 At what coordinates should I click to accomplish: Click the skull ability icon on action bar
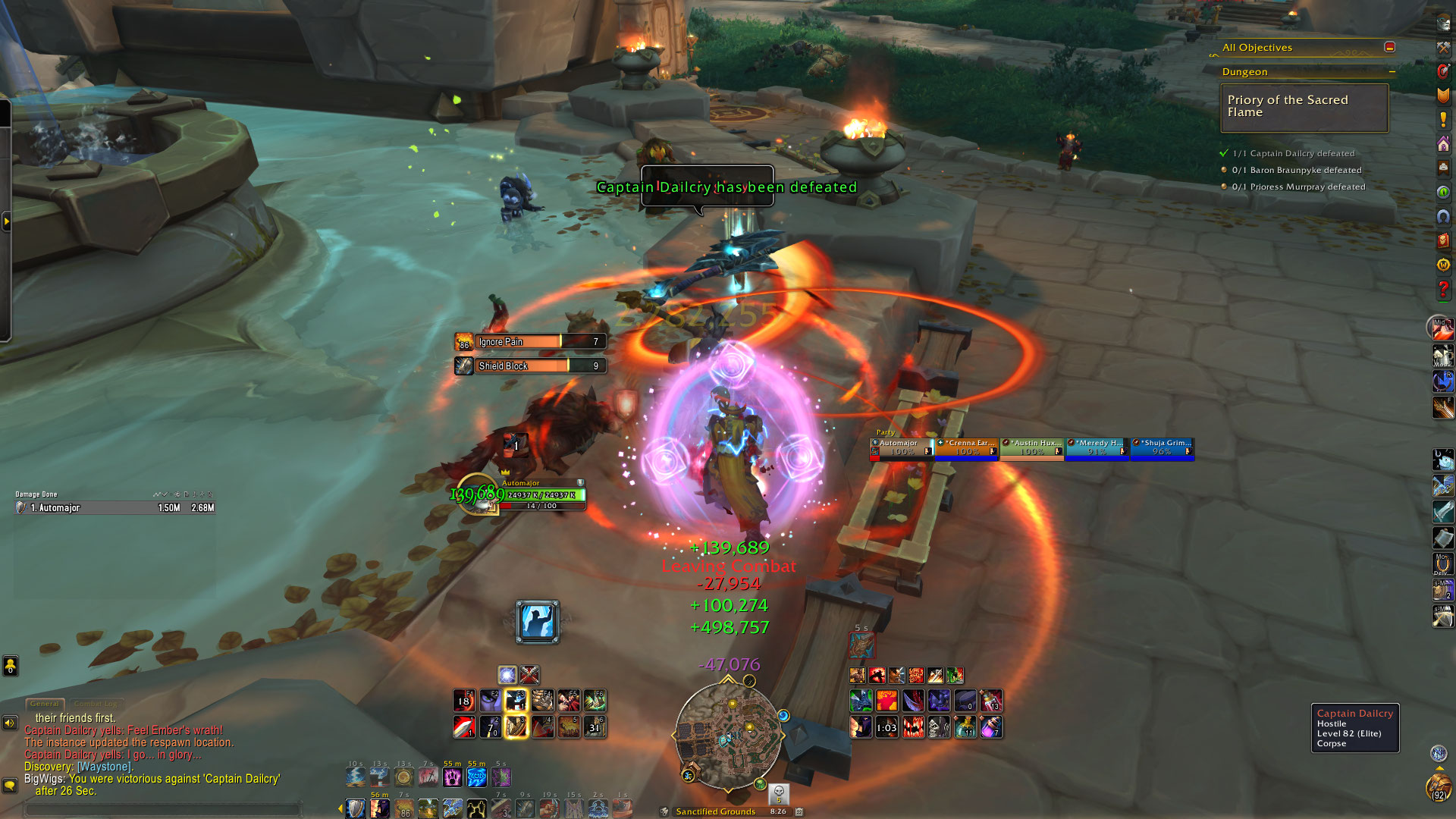click(939, 727)
